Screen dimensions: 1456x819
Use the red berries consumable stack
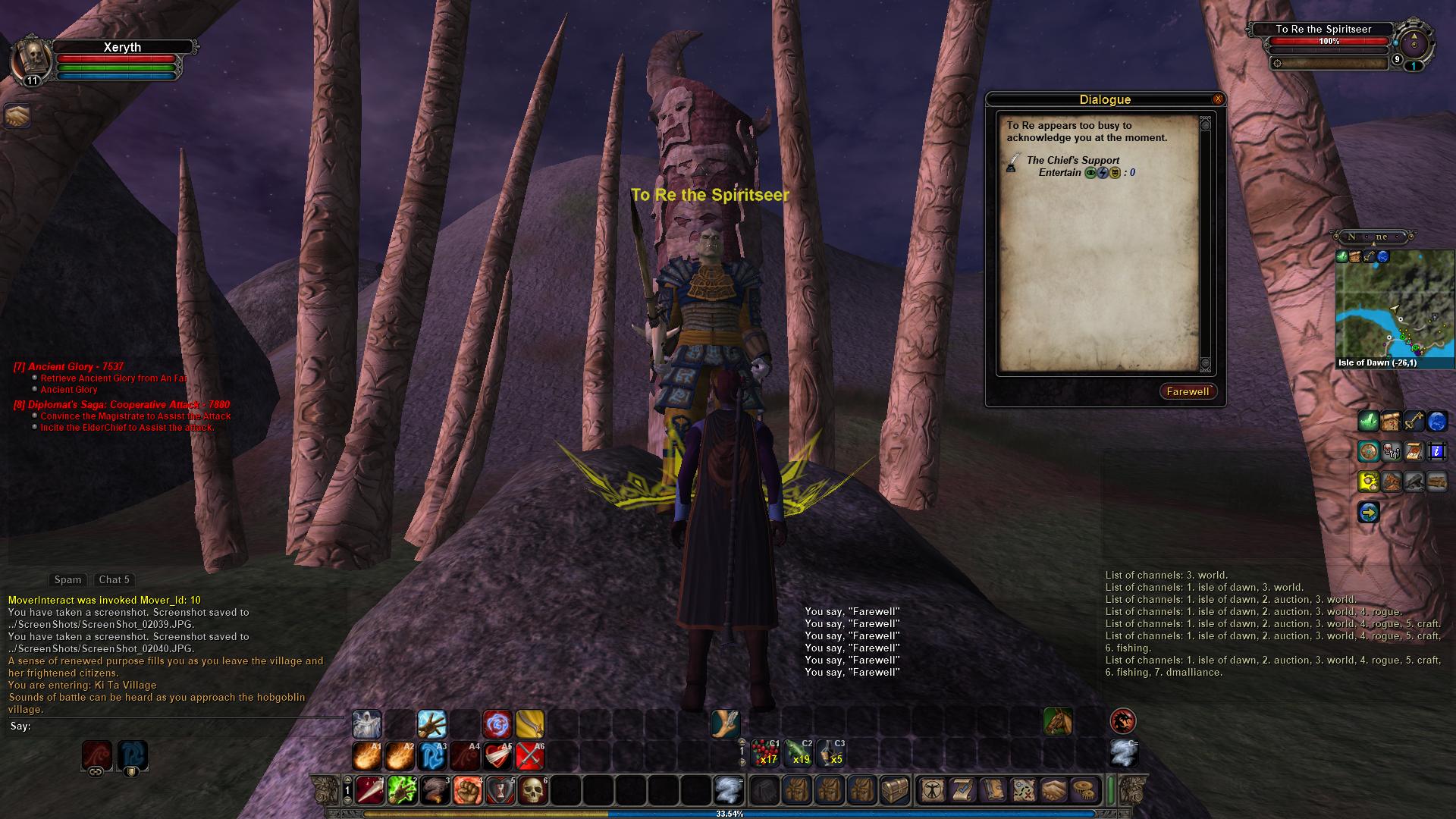(x=765, y=754)
